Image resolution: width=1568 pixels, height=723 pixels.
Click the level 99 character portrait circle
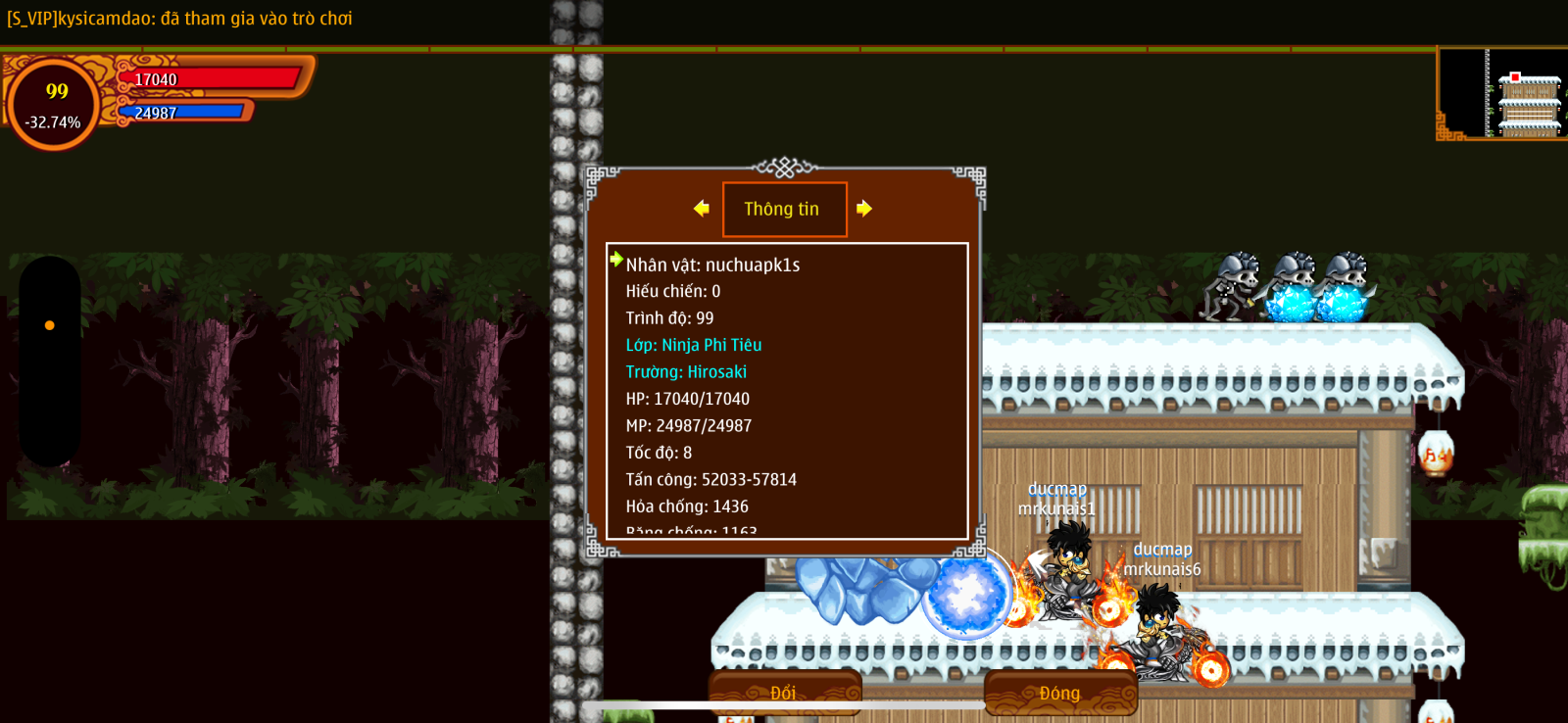coord(54,104)
